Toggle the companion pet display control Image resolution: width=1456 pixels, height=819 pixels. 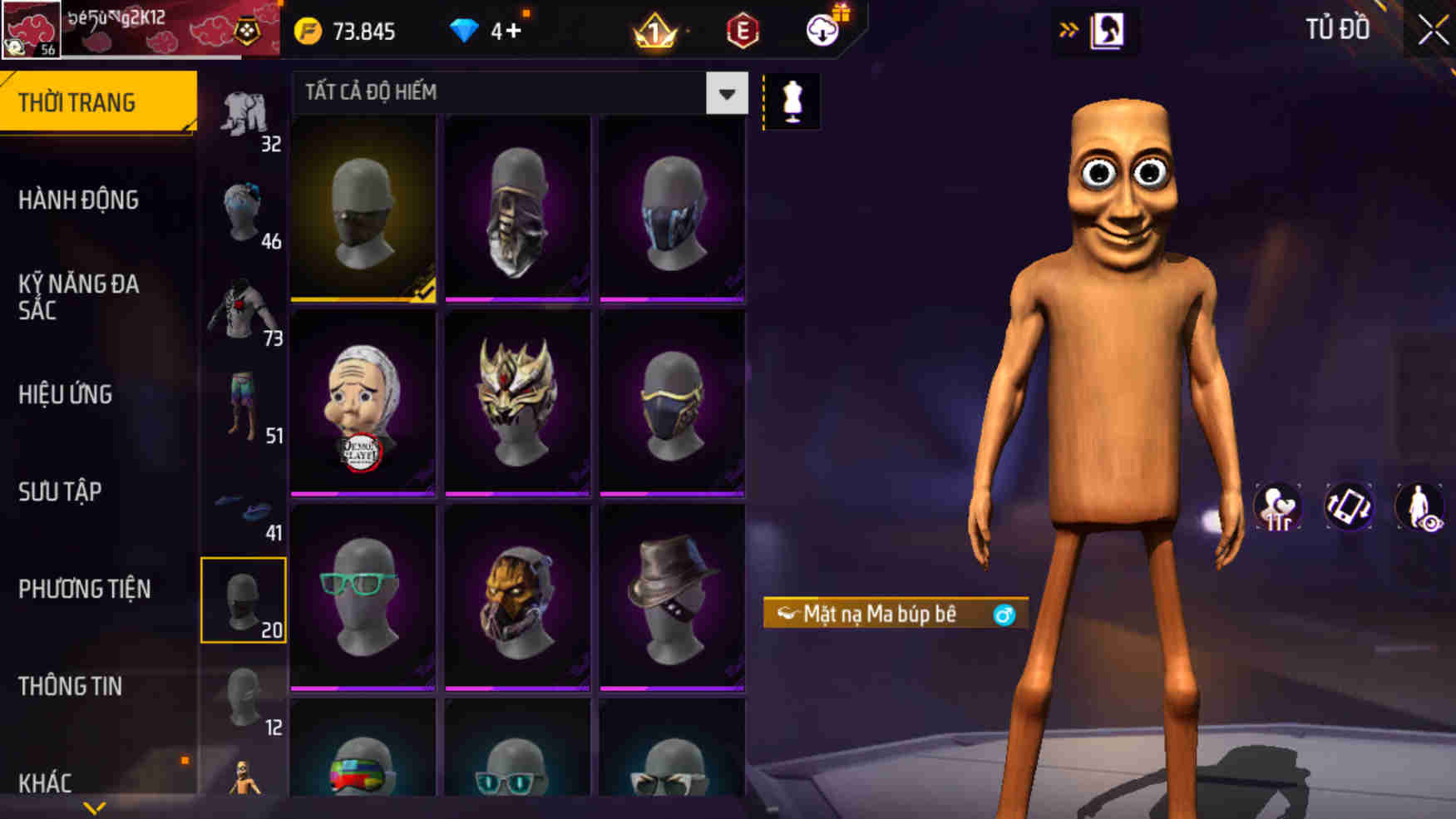tap(1278, 507)
